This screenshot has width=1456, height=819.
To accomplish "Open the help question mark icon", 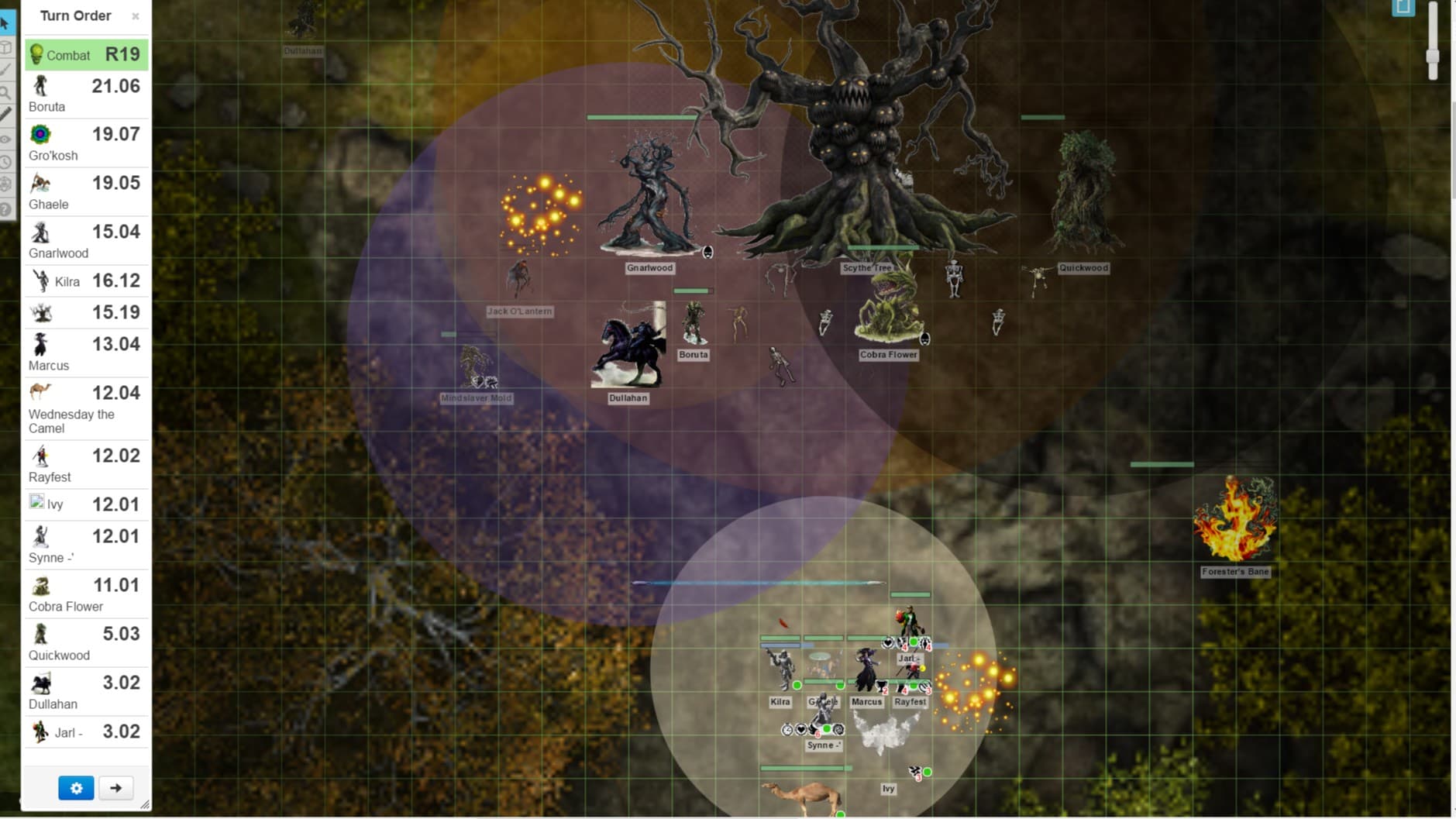I will point(6,208).
